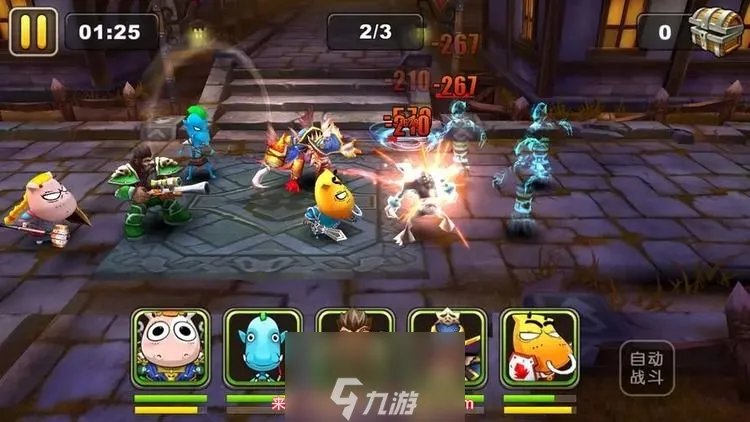
Task: Select the white cow hero portrait
Action: pos(170,348)
